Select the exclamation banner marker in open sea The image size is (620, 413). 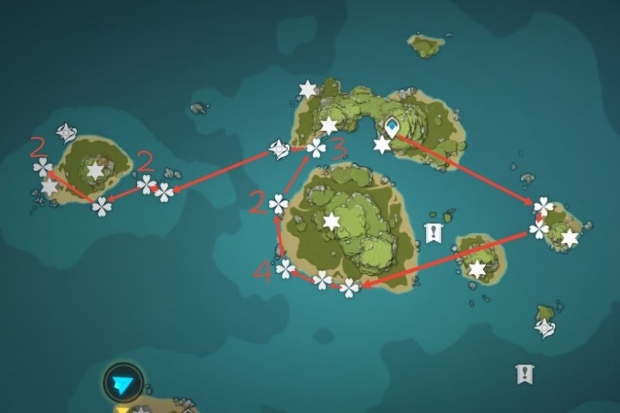524,374
